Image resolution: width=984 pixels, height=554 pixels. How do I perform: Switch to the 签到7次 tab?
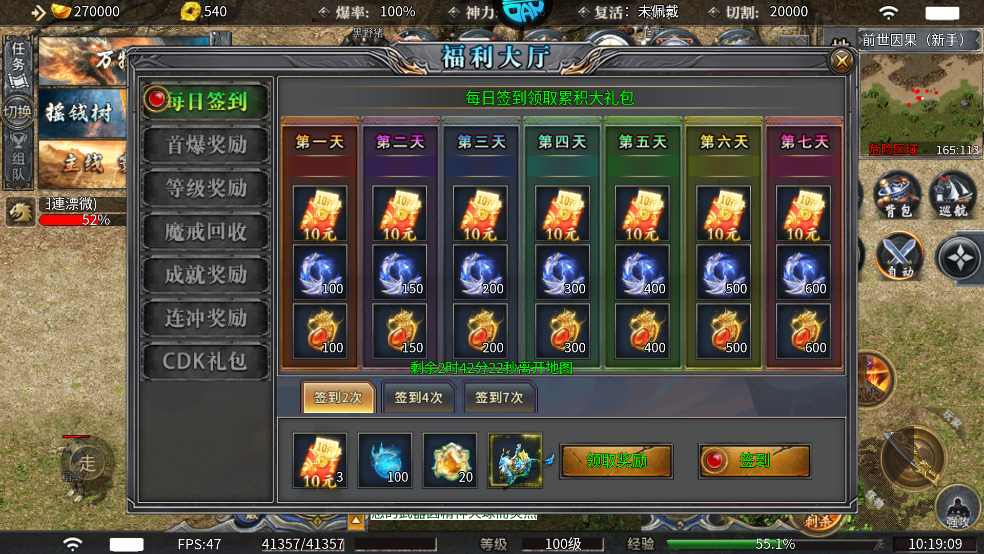point(499,397)
